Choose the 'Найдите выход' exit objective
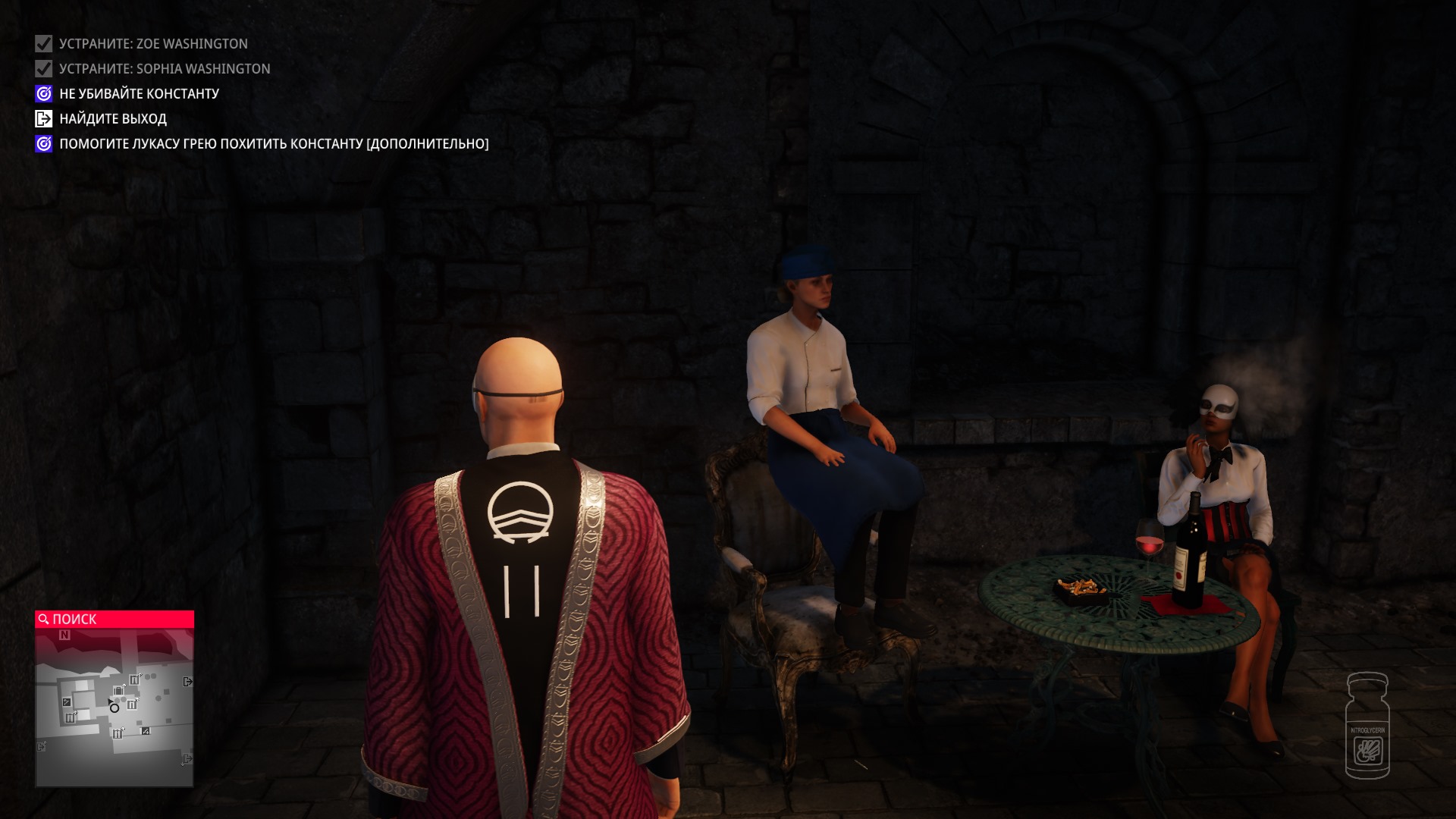The height and width of the screenshot is (819, 1456). (x=112, y=119)
